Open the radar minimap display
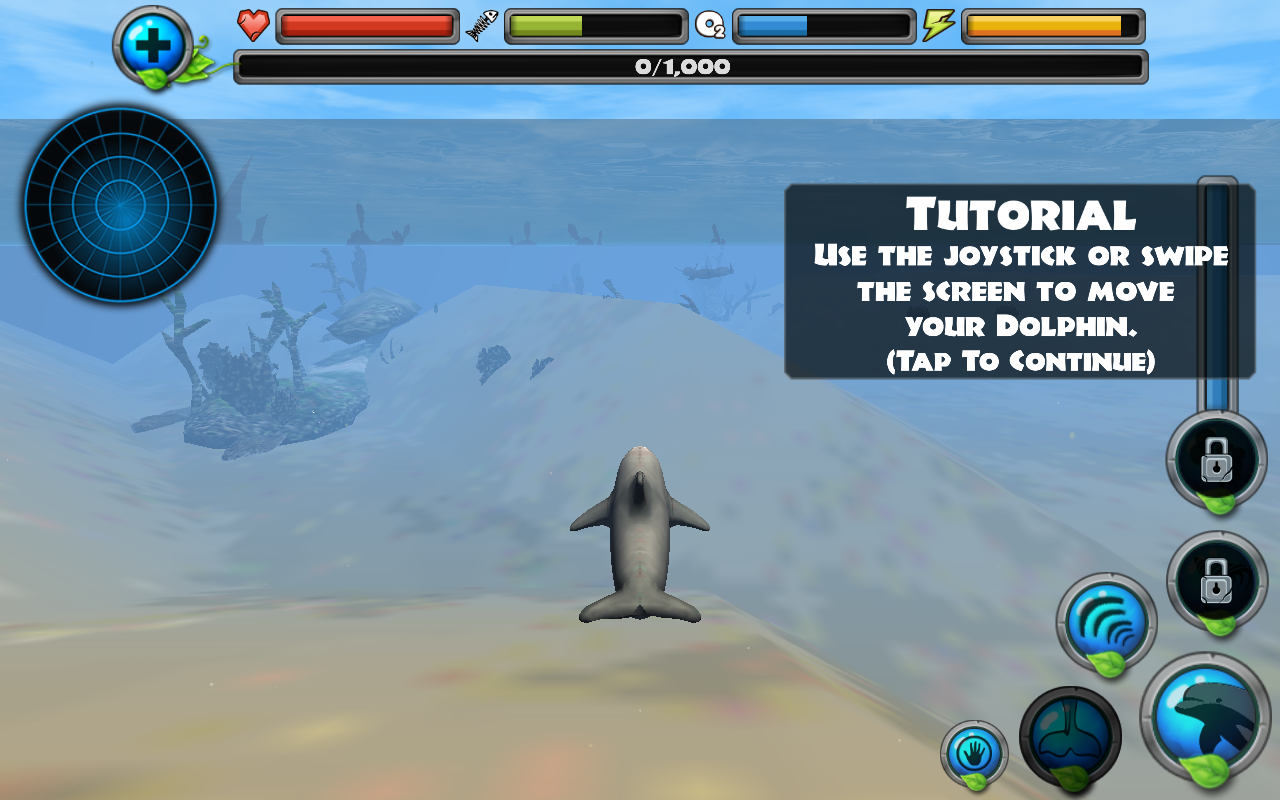 [120, 205]
